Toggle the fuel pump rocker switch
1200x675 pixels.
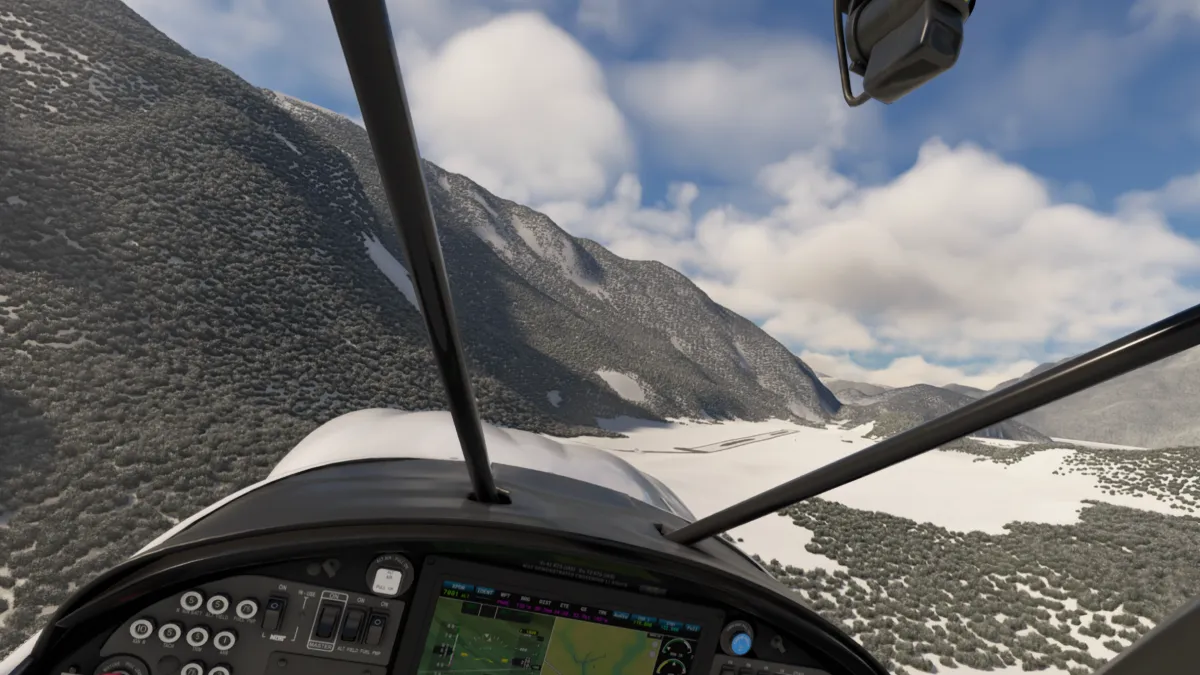[x=376, y=628]
